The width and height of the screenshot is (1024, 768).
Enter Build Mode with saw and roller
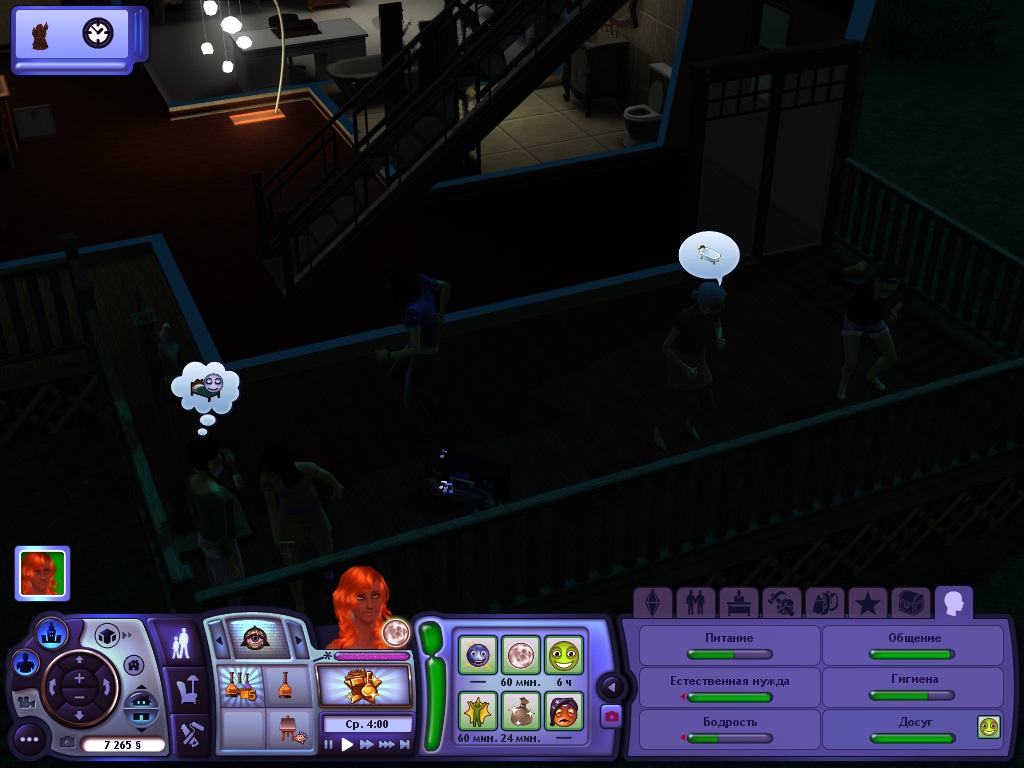point(188,734)
